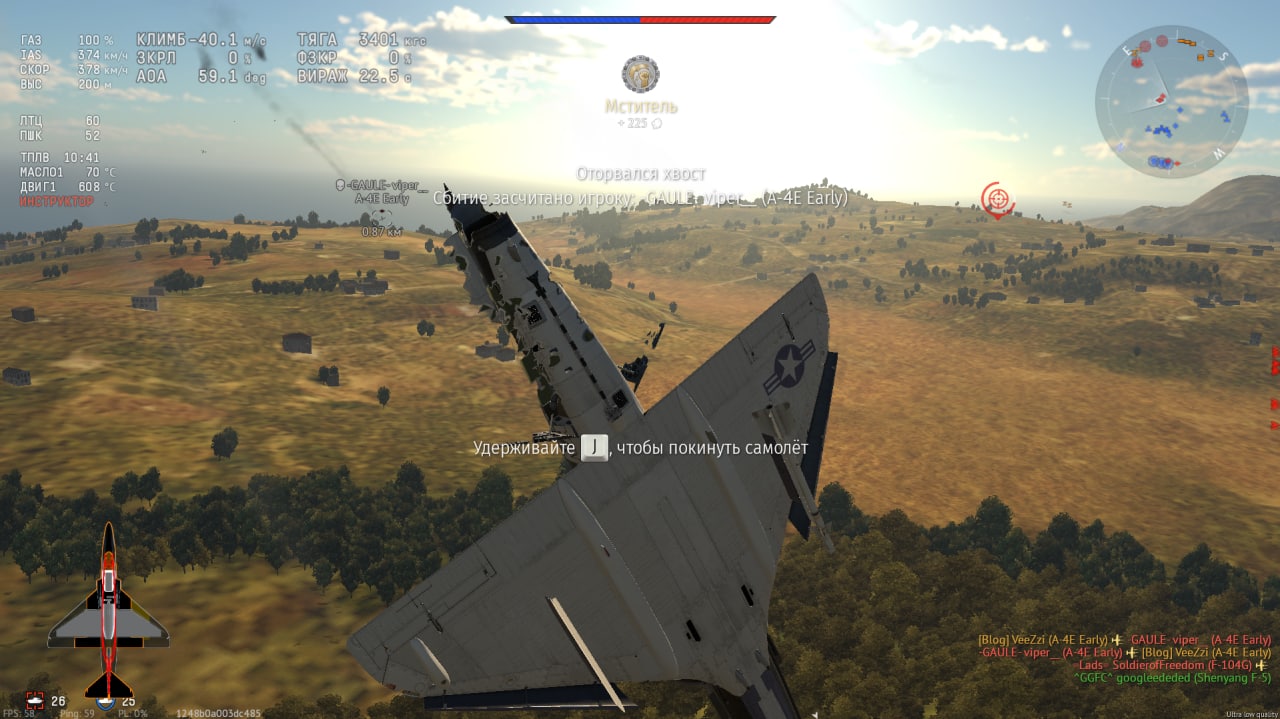Click the googleededed Shenyang F-5 feed entry

1172,678
